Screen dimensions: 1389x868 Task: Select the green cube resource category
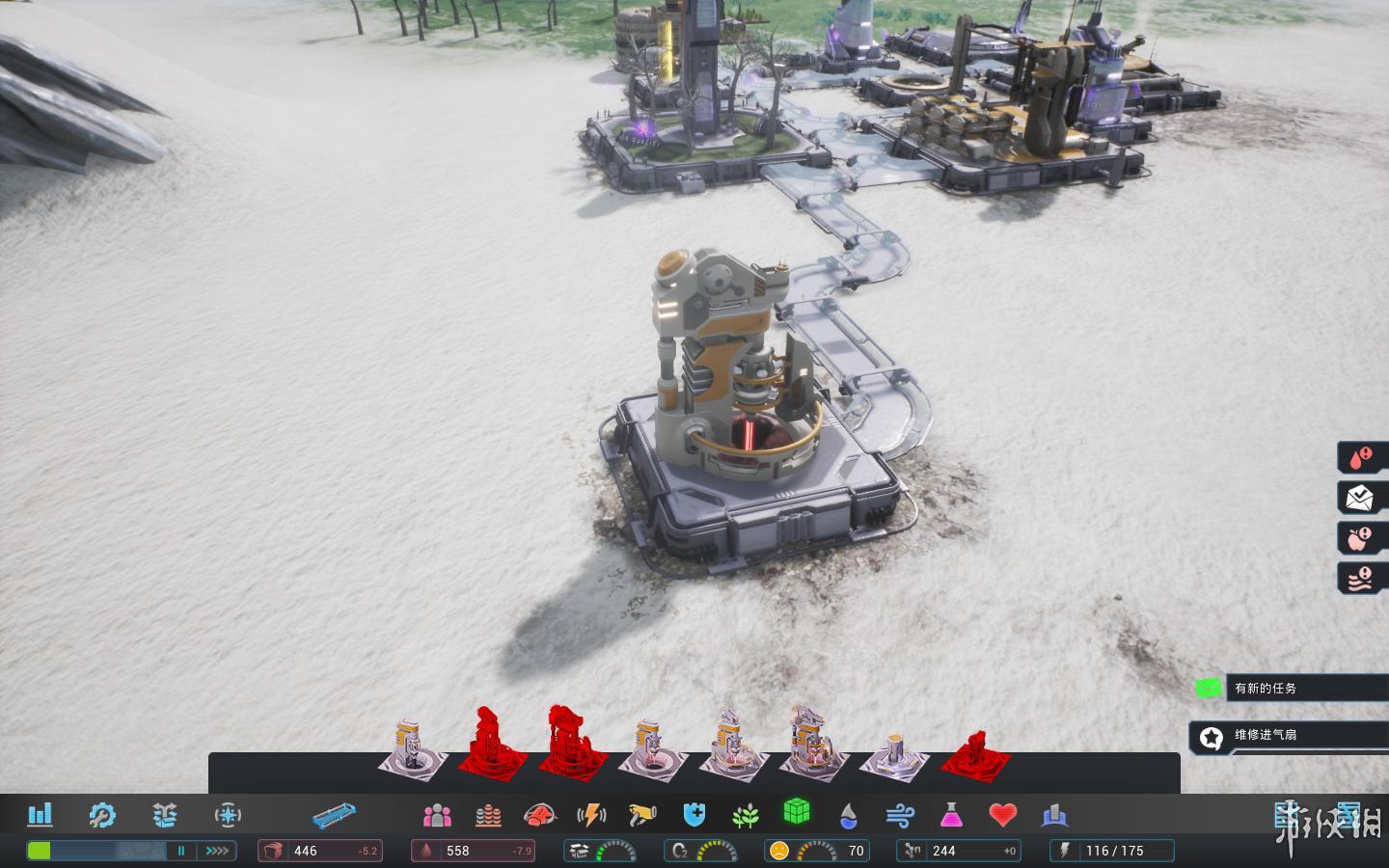(796, 812)
